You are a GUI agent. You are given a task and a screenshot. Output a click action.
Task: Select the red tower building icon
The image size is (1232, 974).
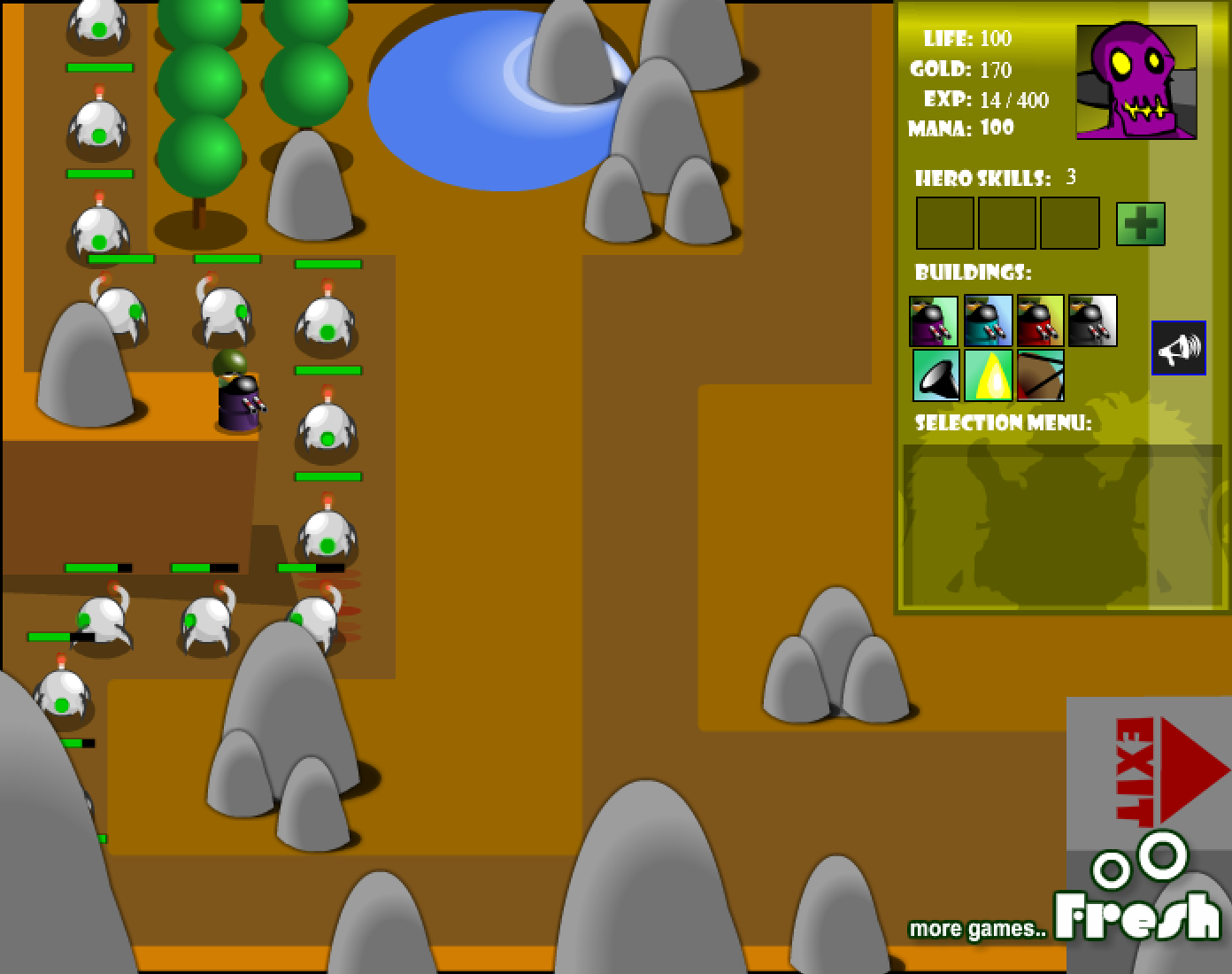1041,321
